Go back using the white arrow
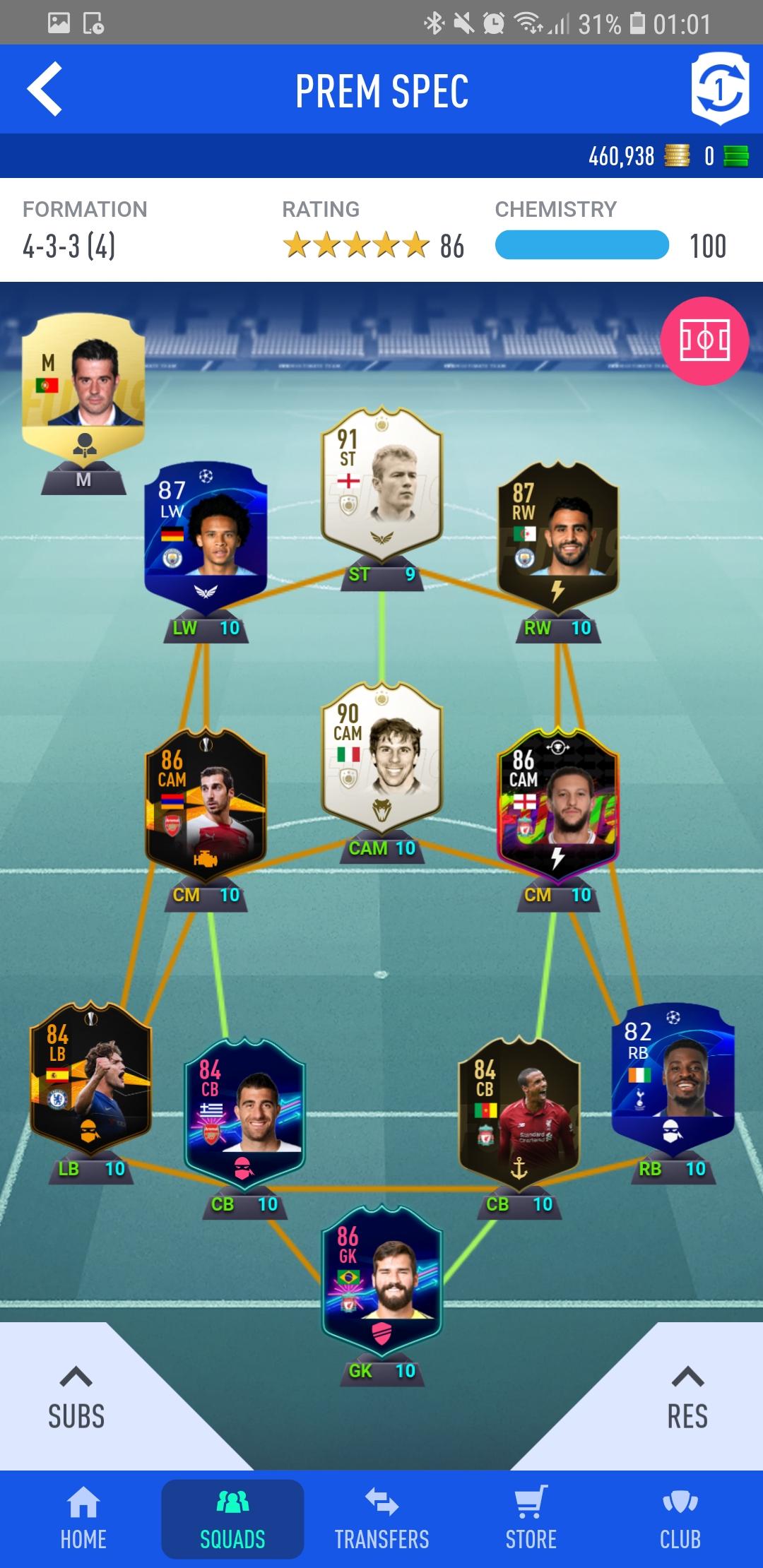Screen dimensions: 763x1568 45,90
